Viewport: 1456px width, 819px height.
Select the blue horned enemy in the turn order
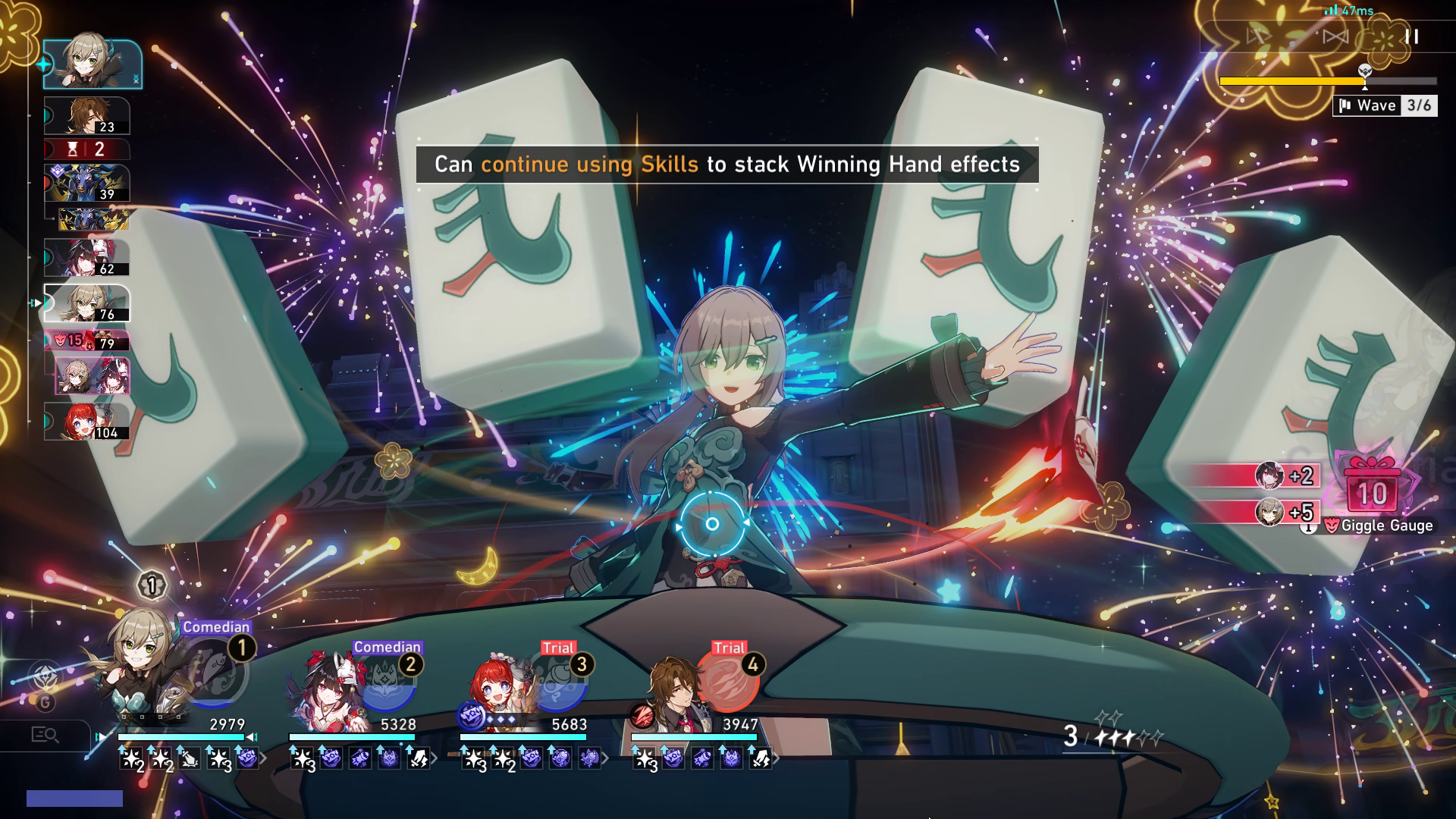[86, 183]
